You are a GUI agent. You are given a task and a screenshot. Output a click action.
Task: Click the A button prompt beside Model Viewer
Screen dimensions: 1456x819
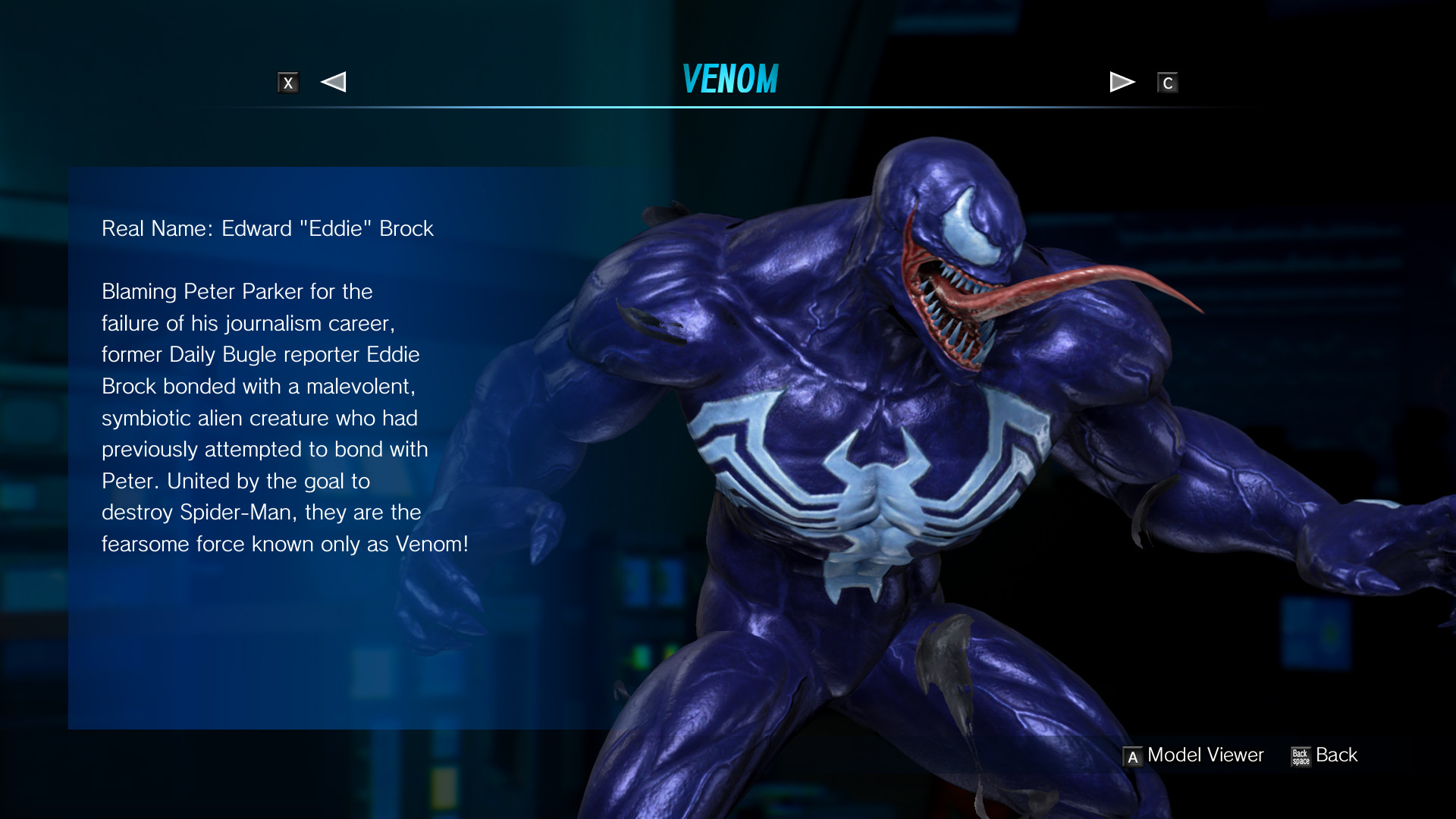point(1132,755)
